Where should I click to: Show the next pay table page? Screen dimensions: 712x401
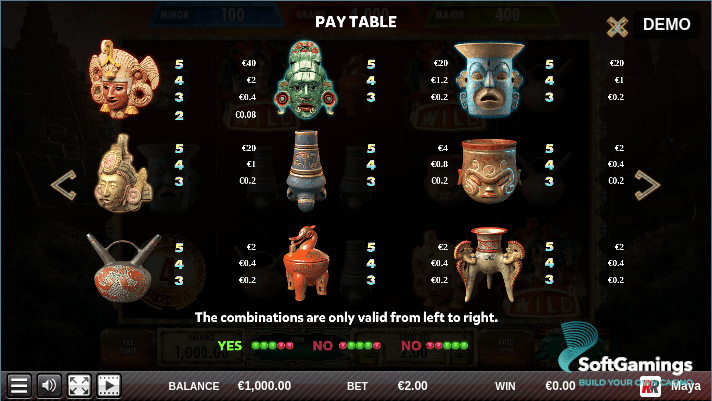coord(648,184)
